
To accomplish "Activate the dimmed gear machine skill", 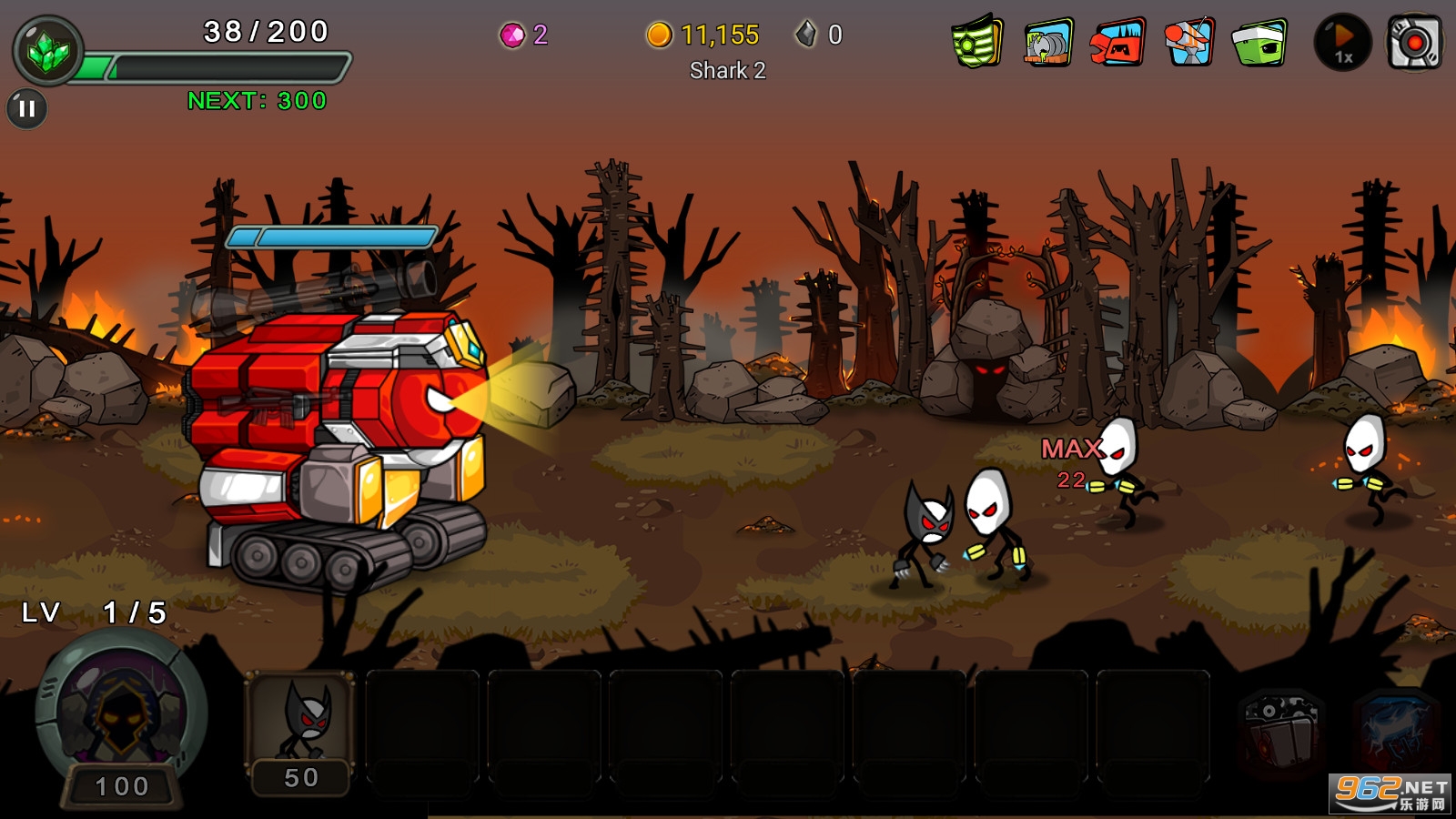I will pos(1281,733).
